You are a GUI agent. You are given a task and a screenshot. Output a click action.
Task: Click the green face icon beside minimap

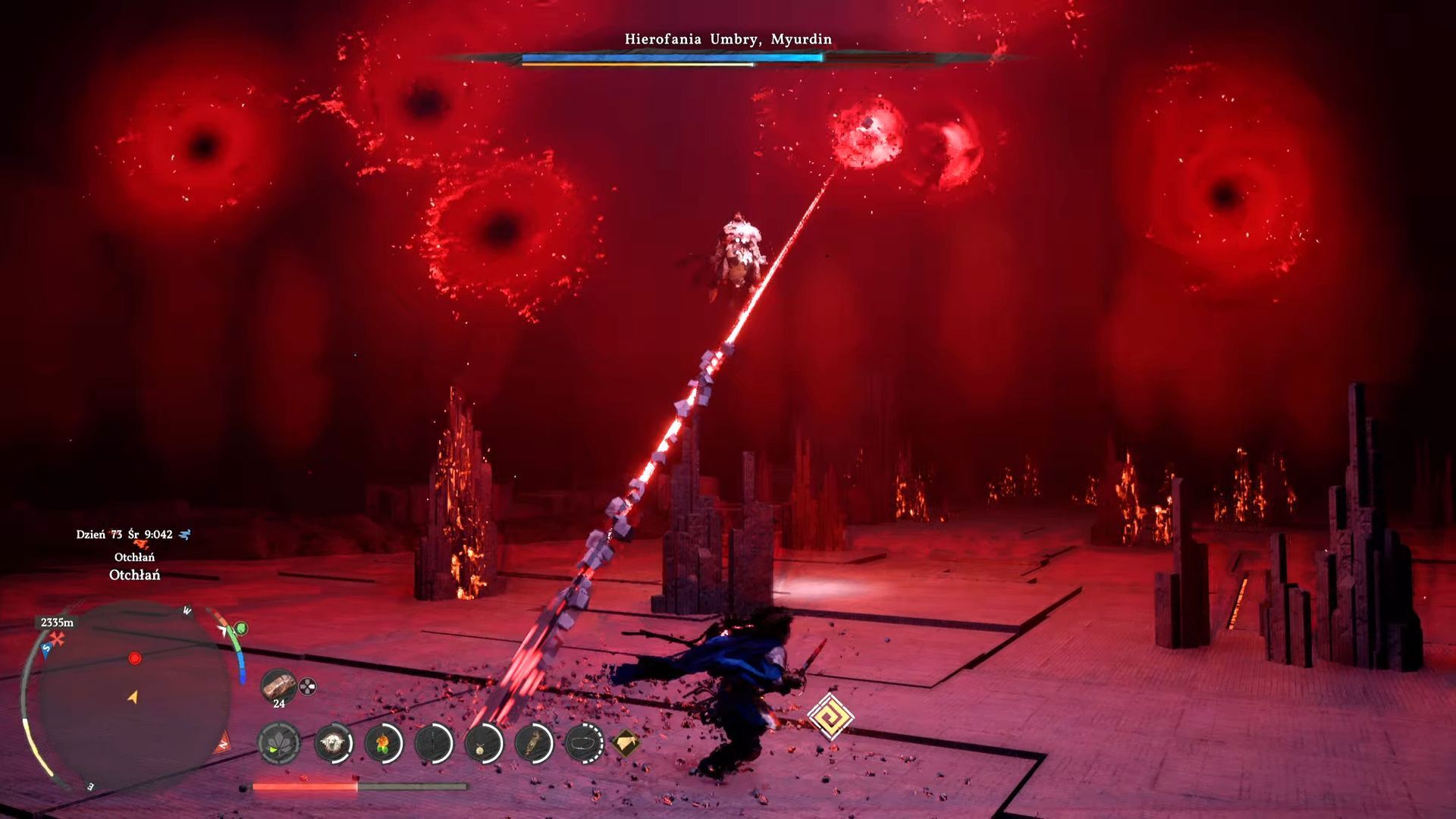point(240,629)
